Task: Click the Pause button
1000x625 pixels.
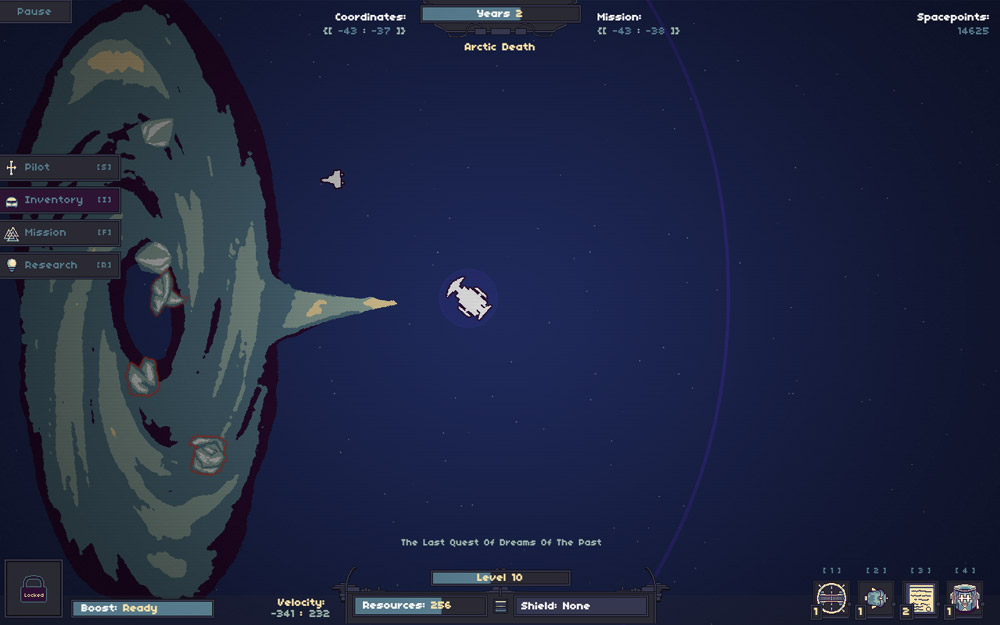Action: coord(34,12)
